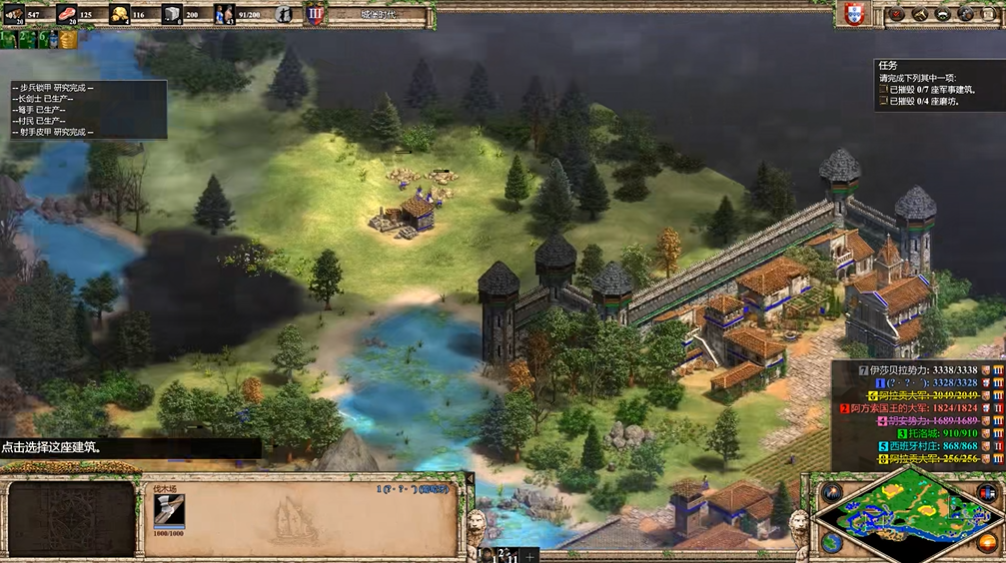Screen dimensions: 1006x563
Task: Select Isabella's faction row in scoreboard
Action: 915,370
